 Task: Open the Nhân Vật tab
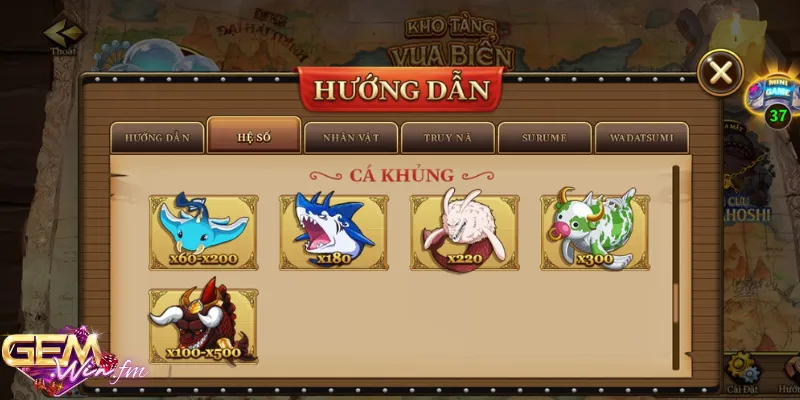click(x=351, y=137)
